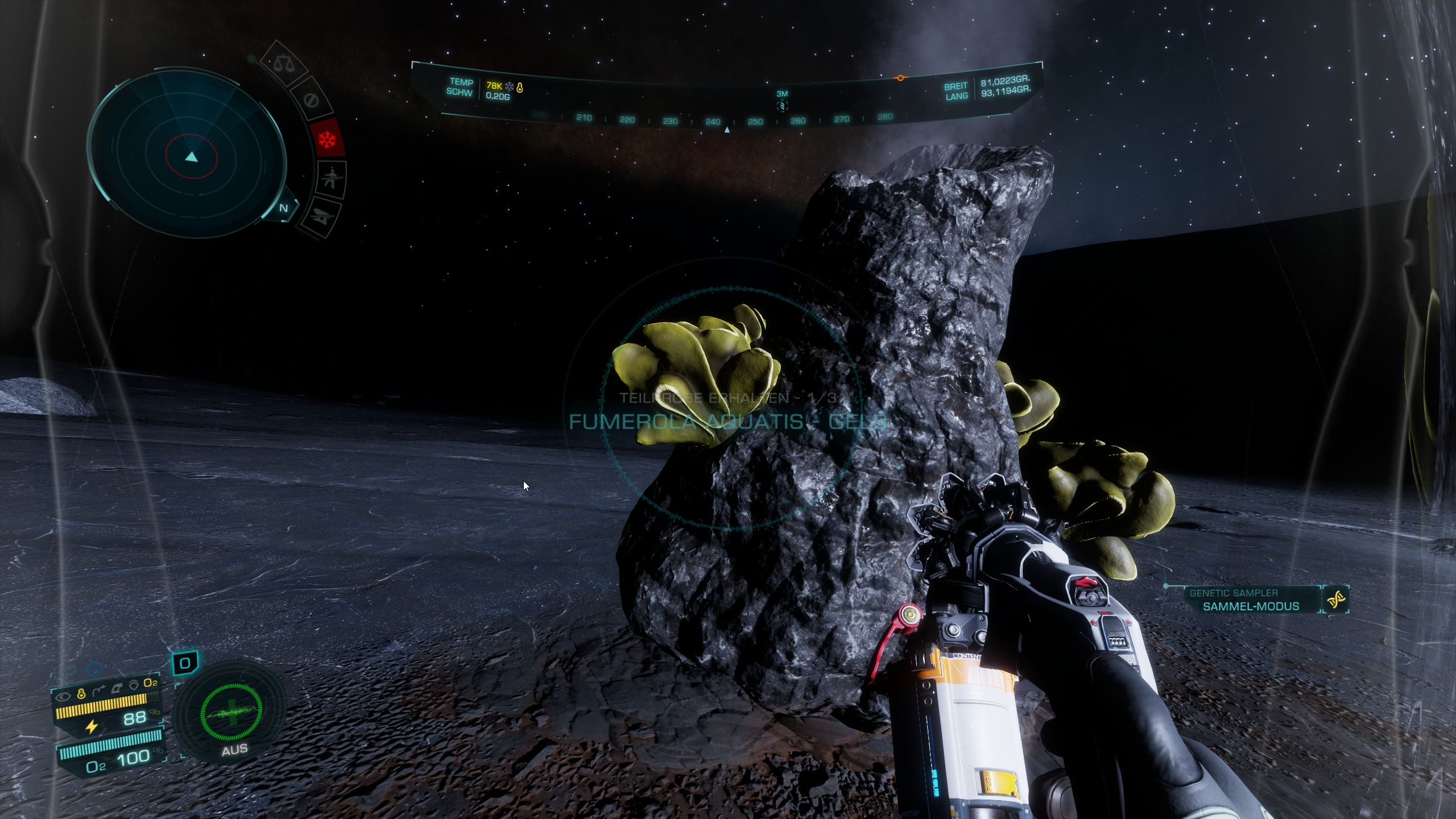Click the yellow DNA helix icon

coord(1335,599)
